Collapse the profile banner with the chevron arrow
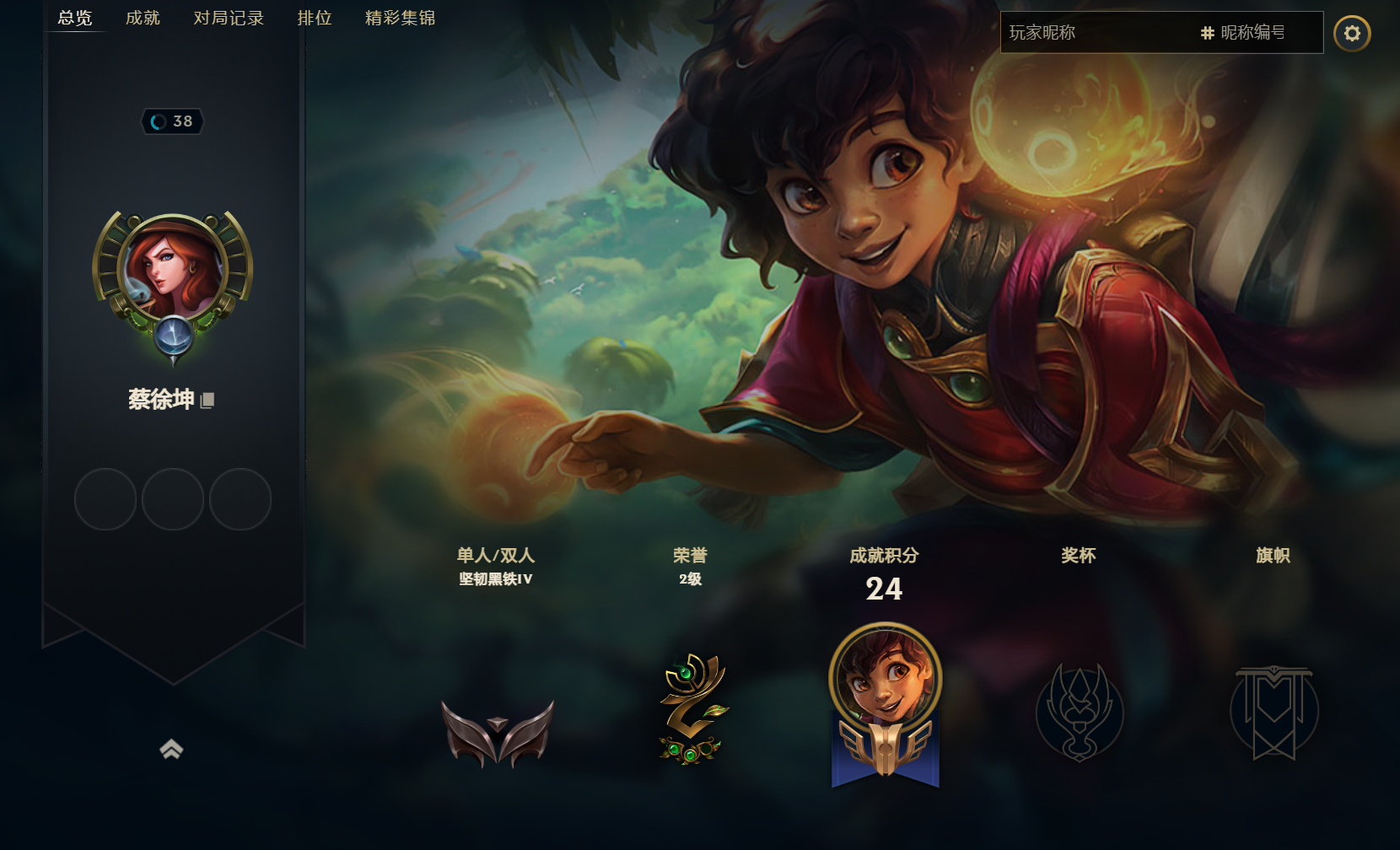The width and height of the screenshot is (1400, 850). (172, 749)
